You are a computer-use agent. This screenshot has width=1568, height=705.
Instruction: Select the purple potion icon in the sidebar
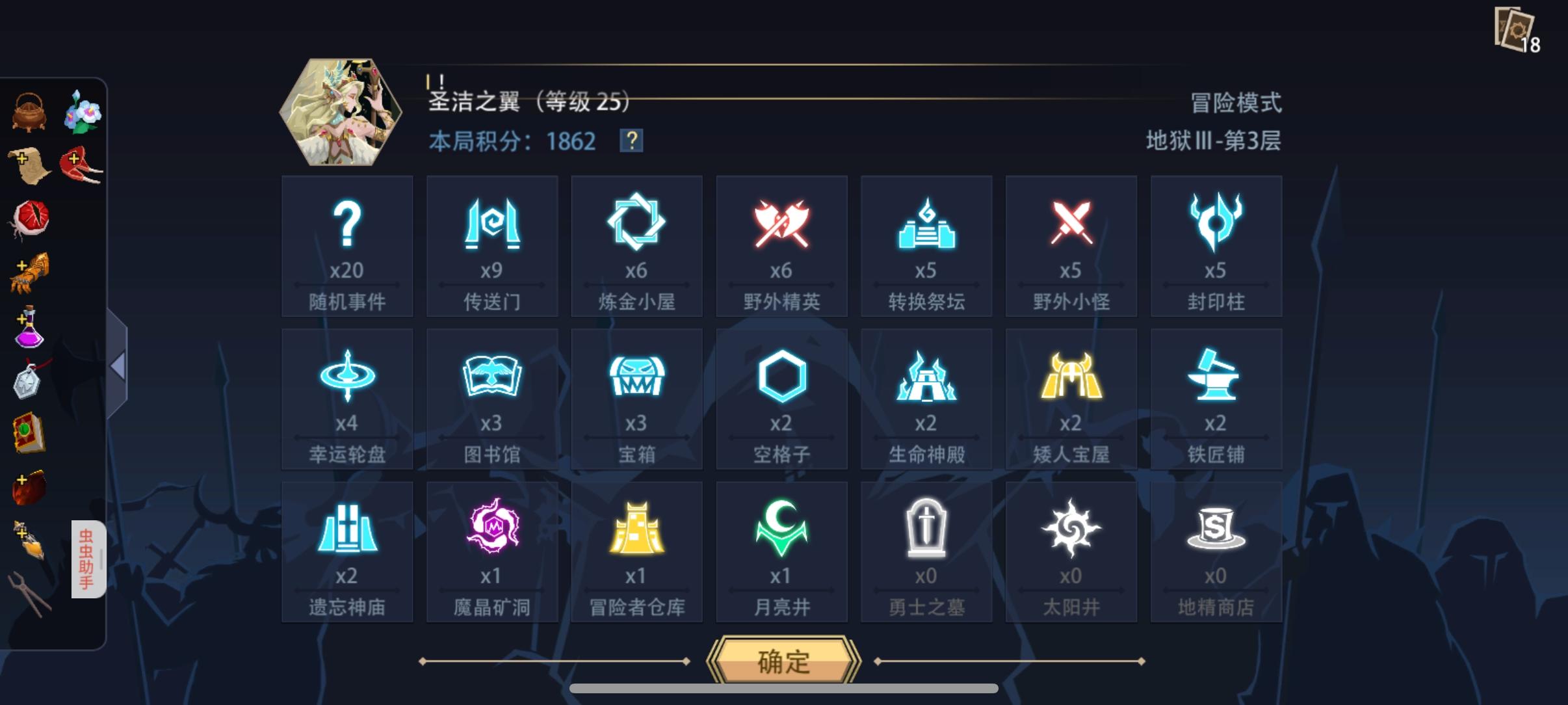29,330
